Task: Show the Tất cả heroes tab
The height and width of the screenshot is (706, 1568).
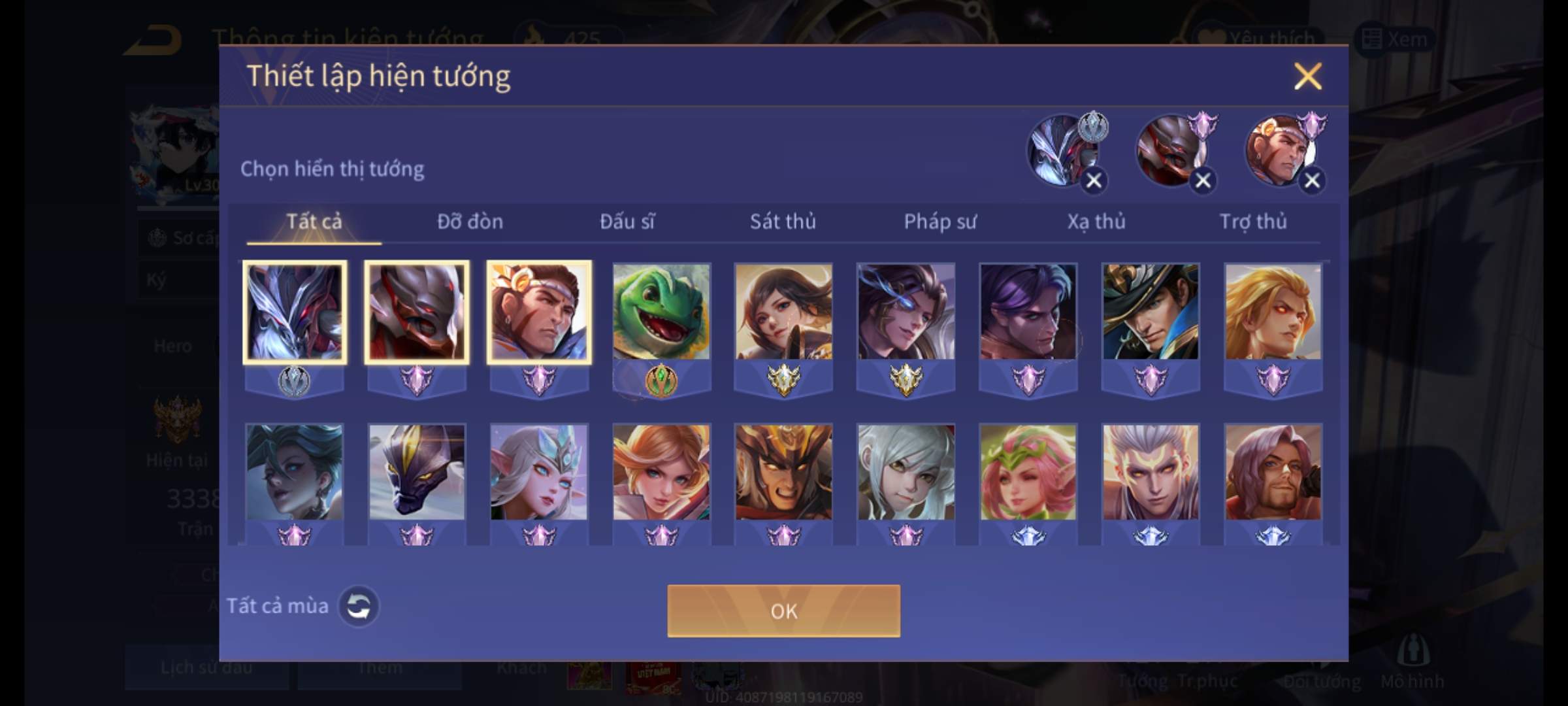Action: coord(314,222)
